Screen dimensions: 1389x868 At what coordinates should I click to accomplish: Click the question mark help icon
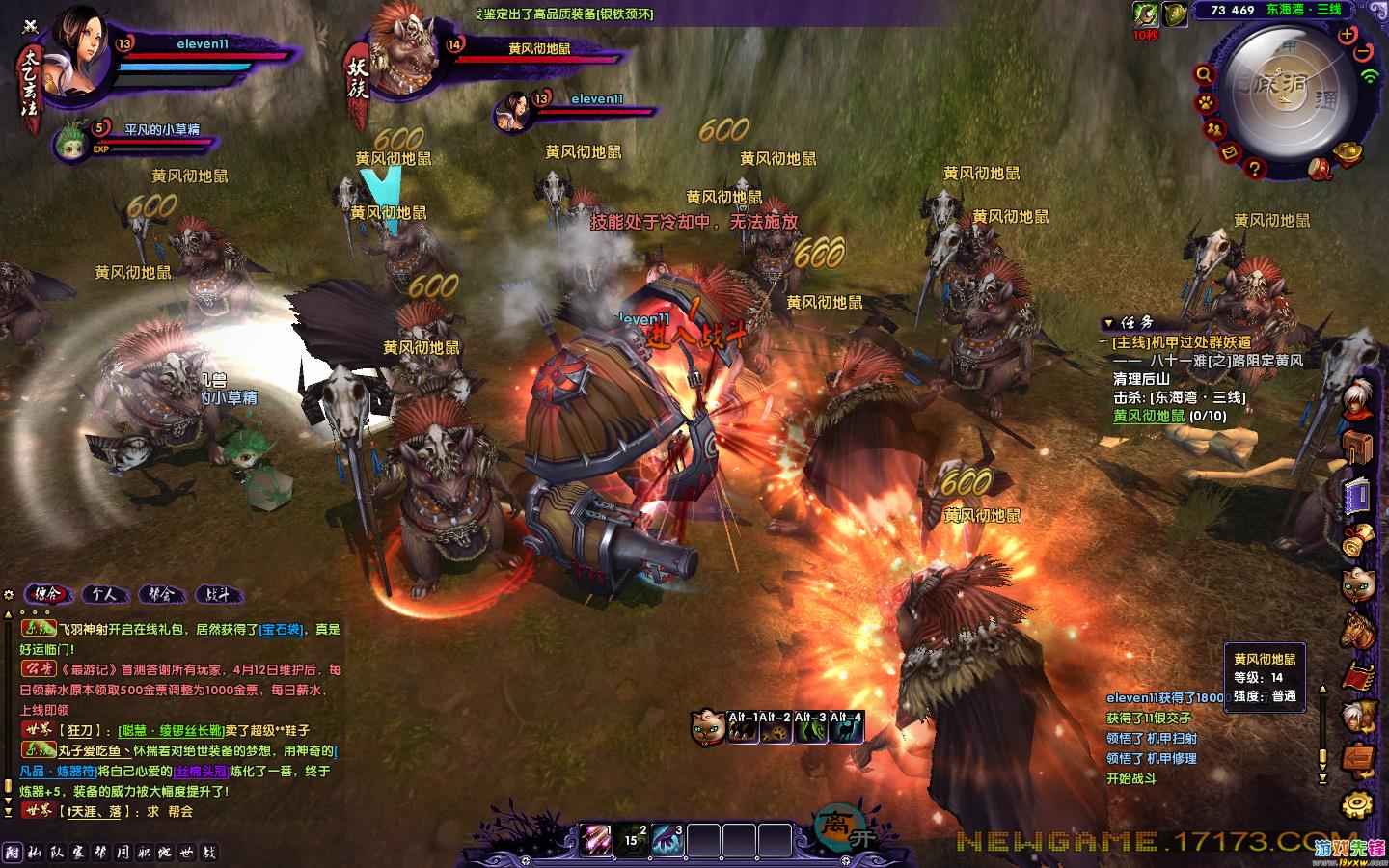tap(1254, 168)
